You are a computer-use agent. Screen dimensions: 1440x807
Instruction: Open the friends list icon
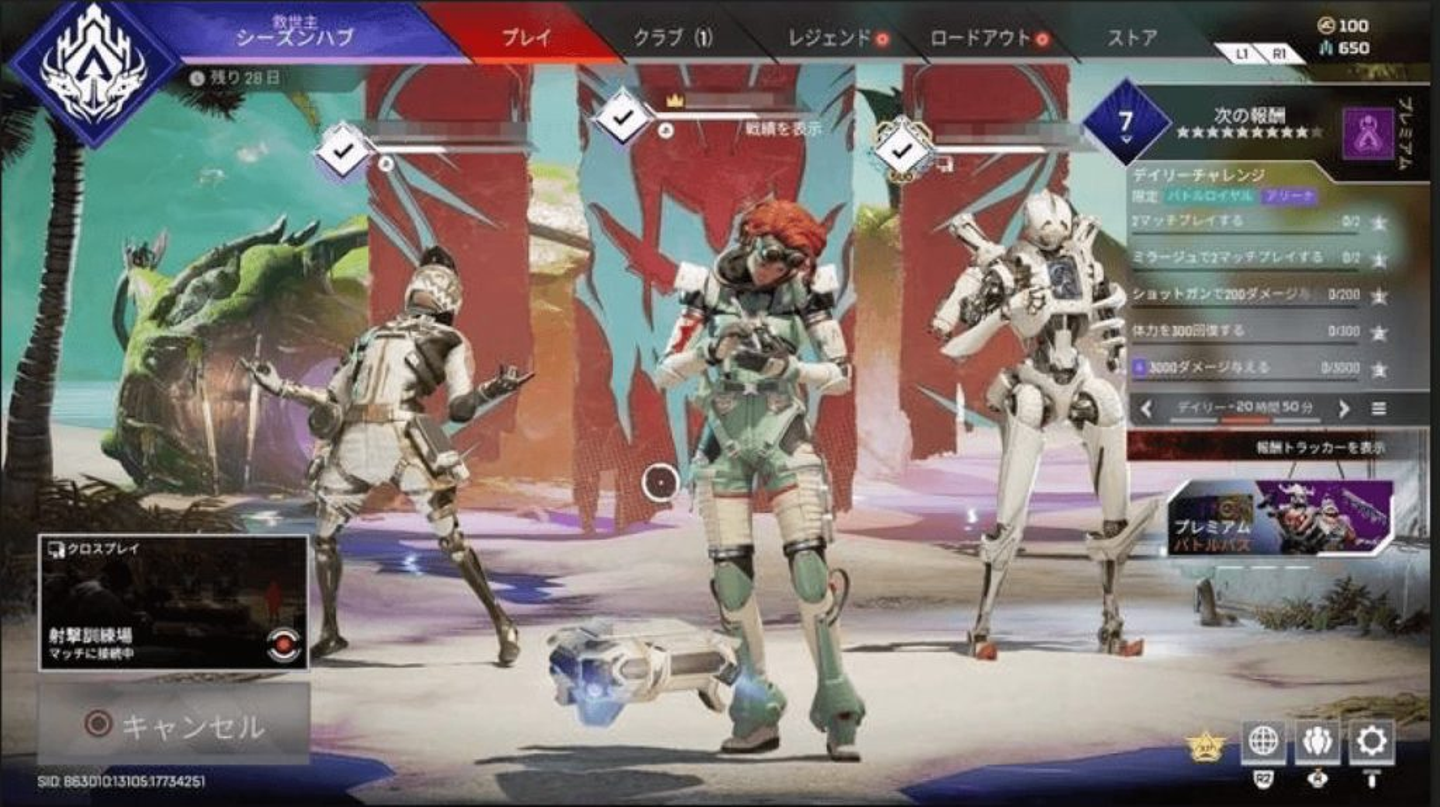coord(1317,741)
